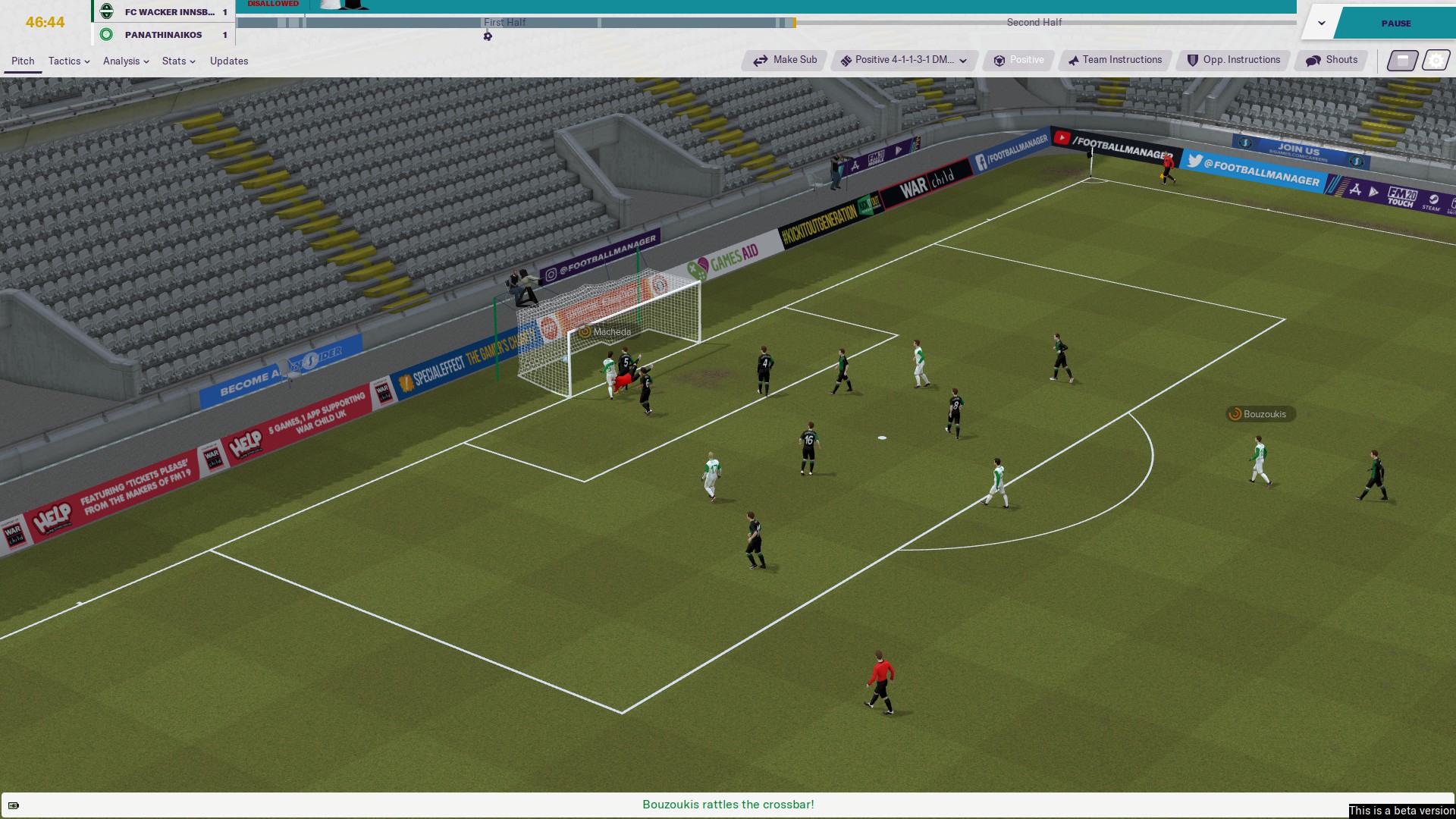The height and width of the screenshot is (819, 1456).
Task: Jump to the goal marker on timeline
Action: pos(488,36)
